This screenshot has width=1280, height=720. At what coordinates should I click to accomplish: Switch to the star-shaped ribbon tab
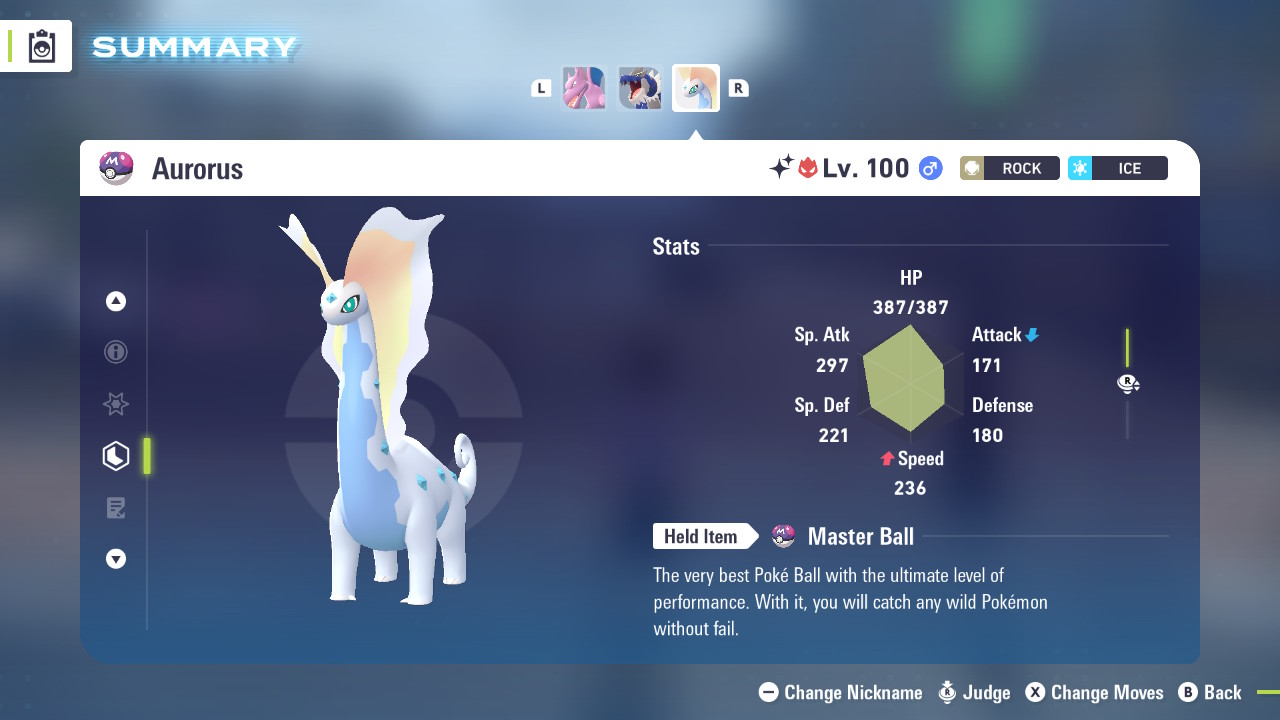tap(116, 404)
